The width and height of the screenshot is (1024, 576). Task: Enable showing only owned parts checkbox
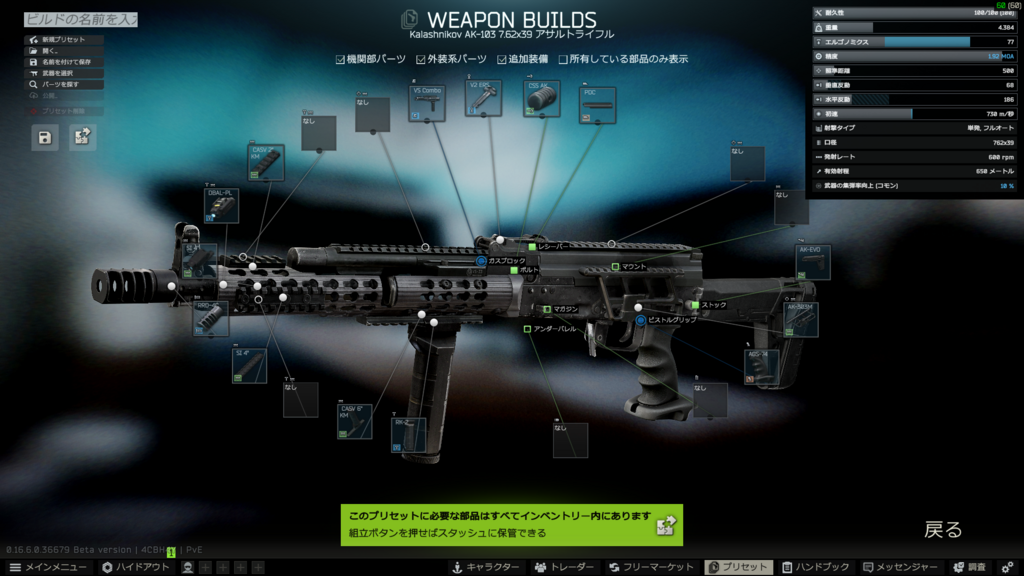pyautogui.click(x=564, y=59)
